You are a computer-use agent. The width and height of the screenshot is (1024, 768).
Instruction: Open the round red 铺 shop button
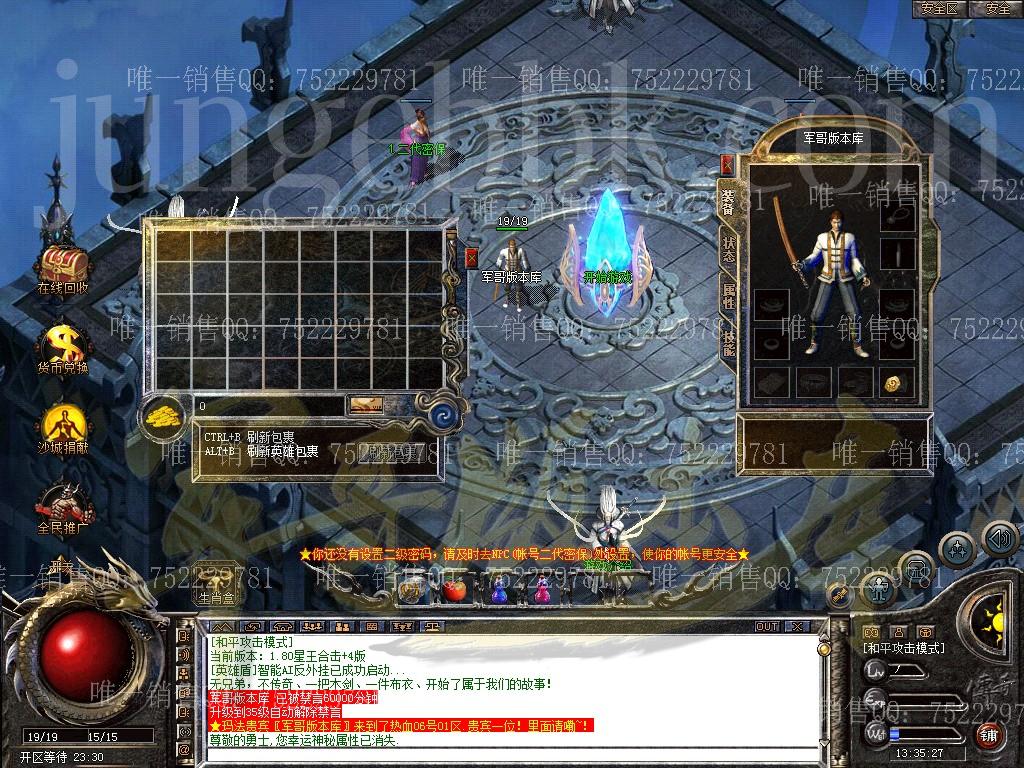pos(989,735)
